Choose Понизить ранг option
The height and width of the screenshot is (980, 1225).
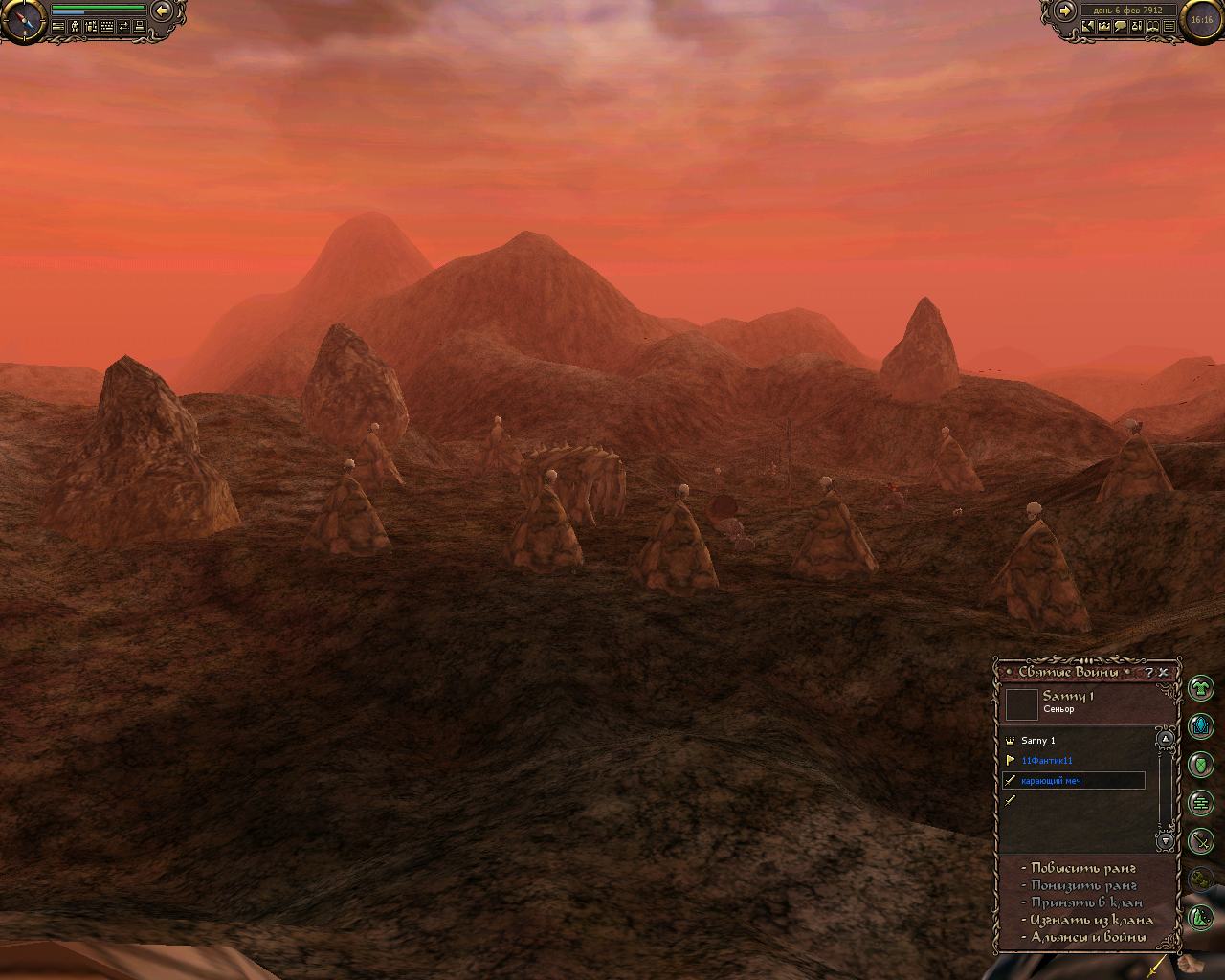(1083, 886)
